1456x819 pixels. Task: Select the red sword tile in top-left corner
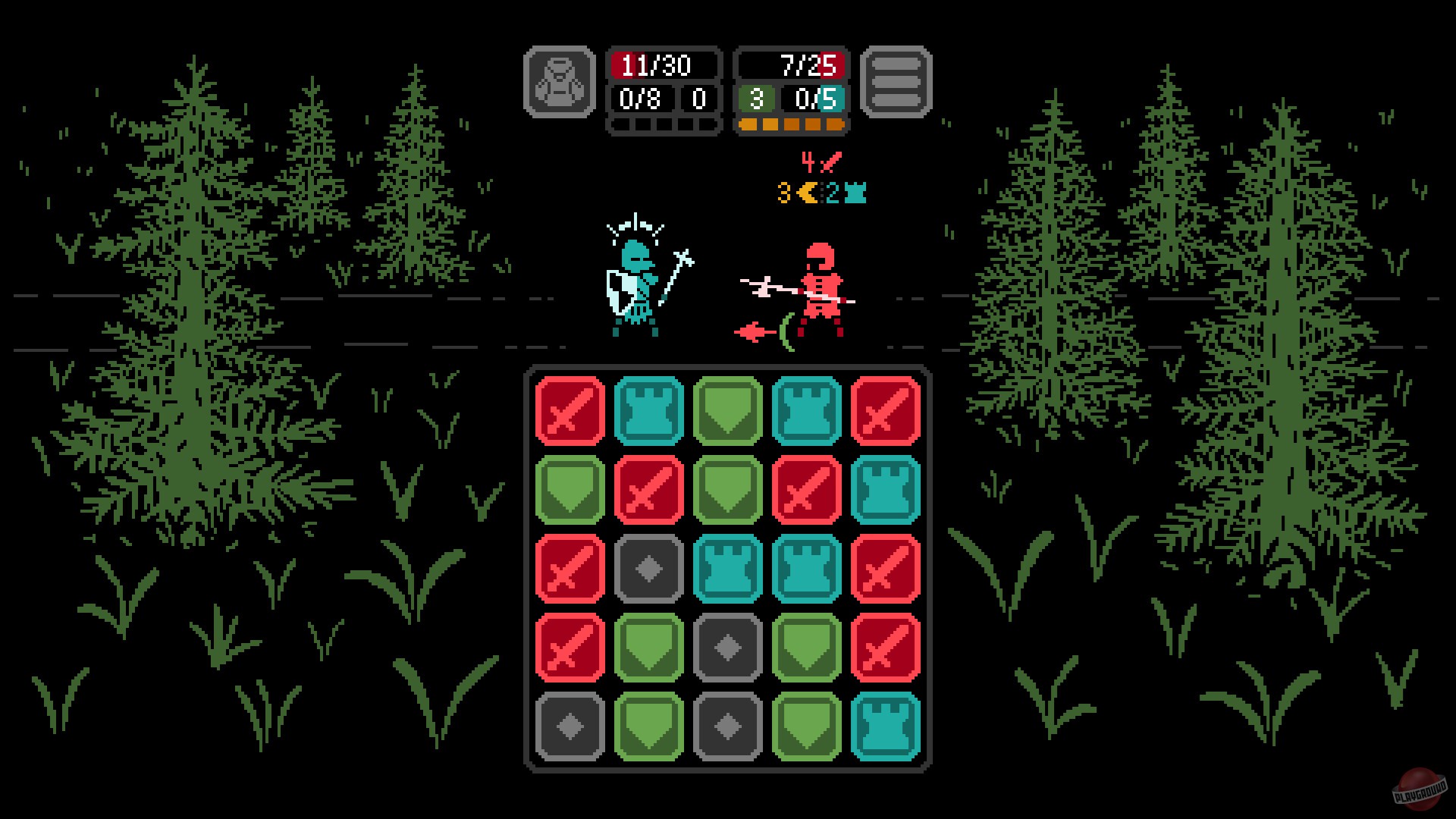[570, 410]
